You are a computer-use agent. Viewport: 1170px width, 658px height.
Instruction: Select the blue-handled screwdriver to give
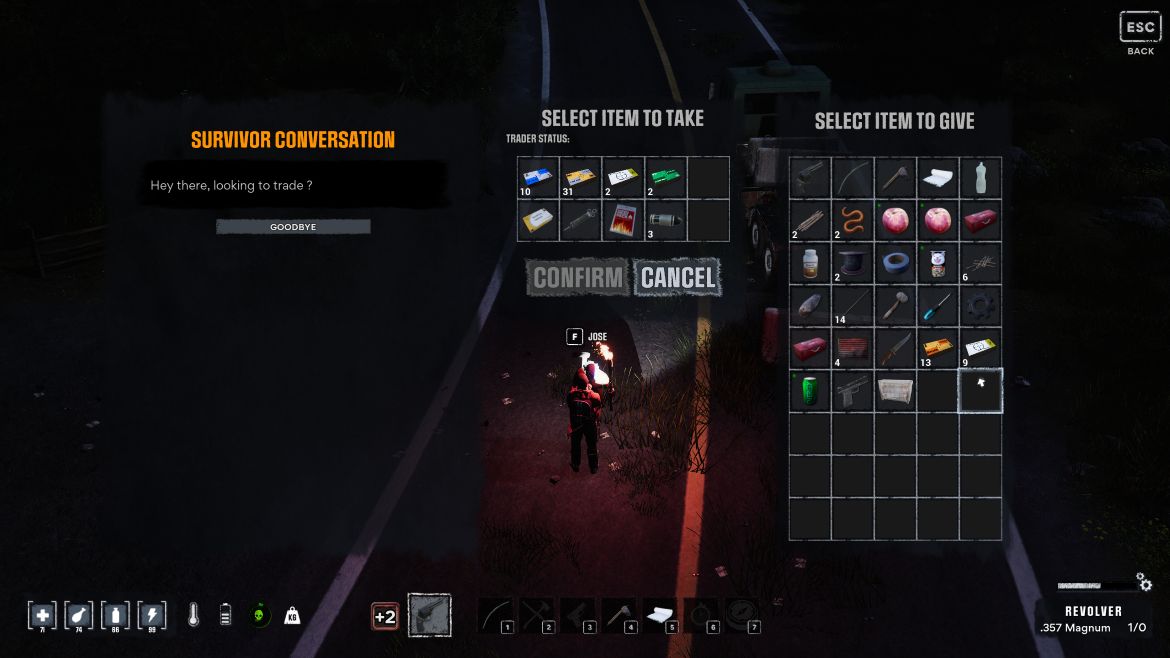(x=938, y=306)
